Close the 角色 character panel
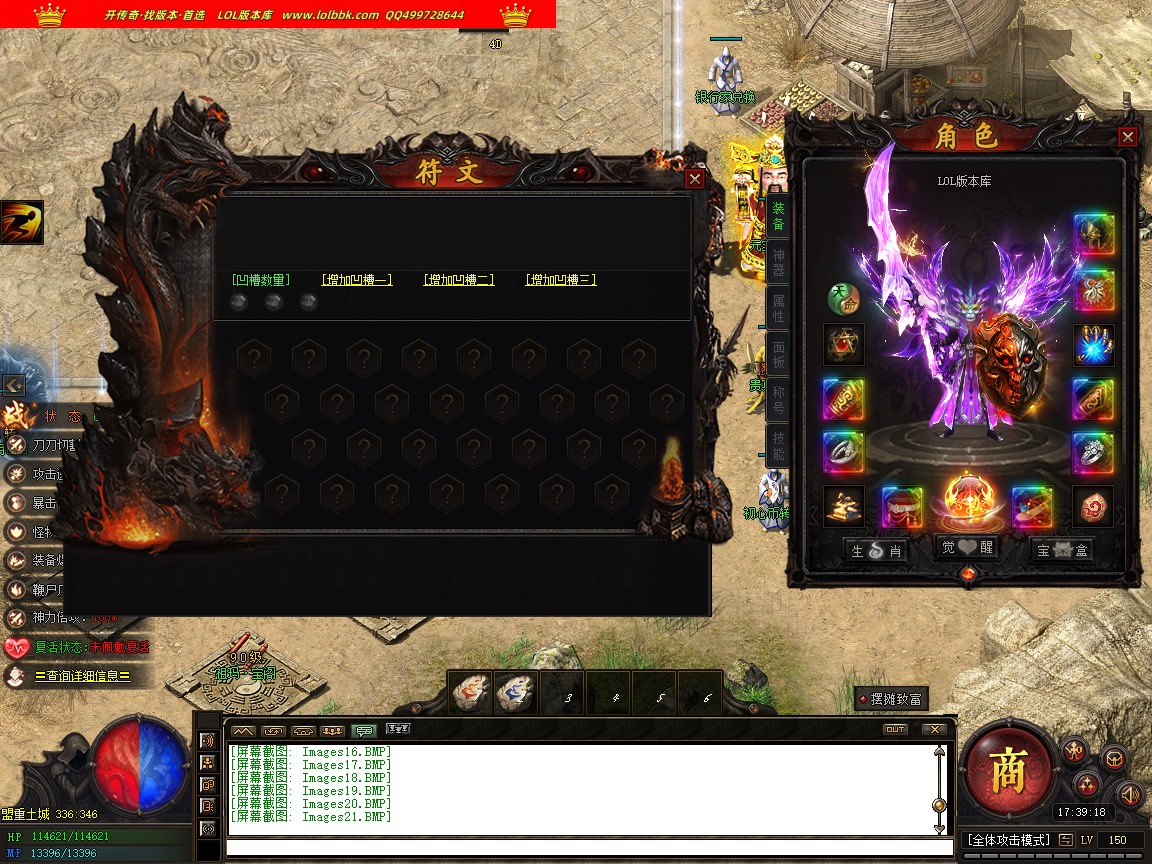Screen dimensions: 1152x864 (x=1127, y=137)
